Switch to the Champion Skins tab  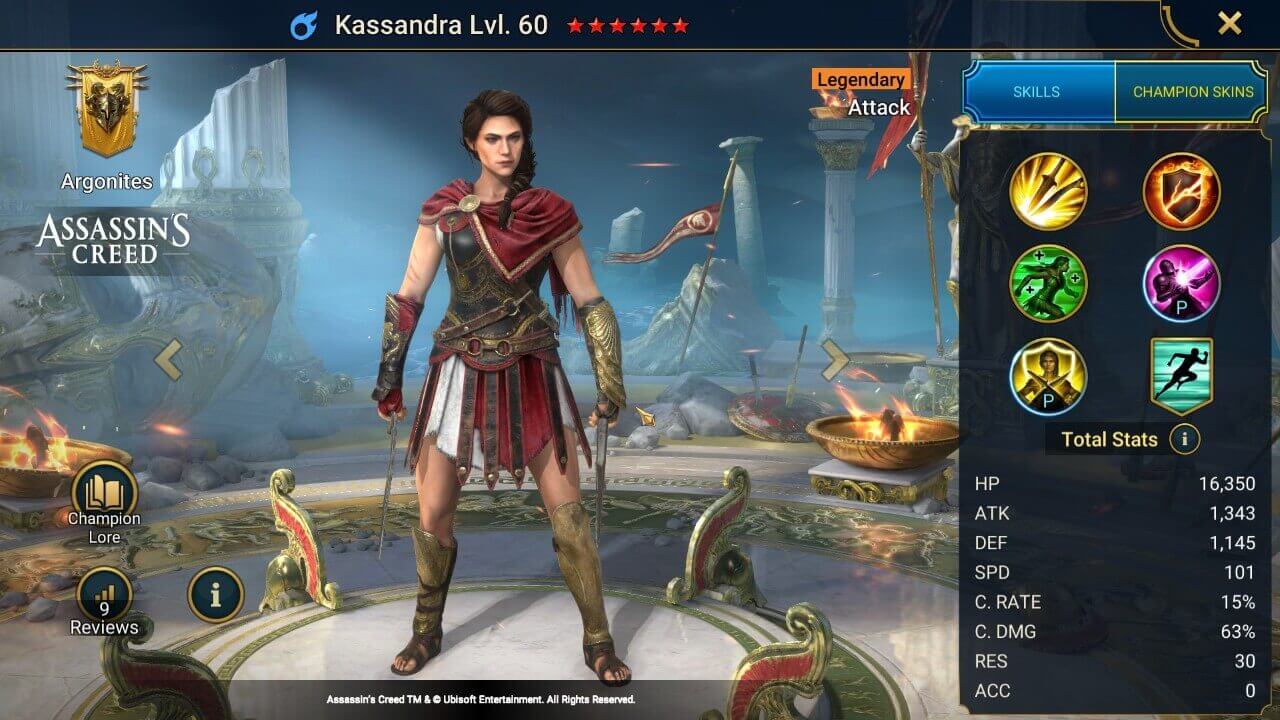point(1194,91)
